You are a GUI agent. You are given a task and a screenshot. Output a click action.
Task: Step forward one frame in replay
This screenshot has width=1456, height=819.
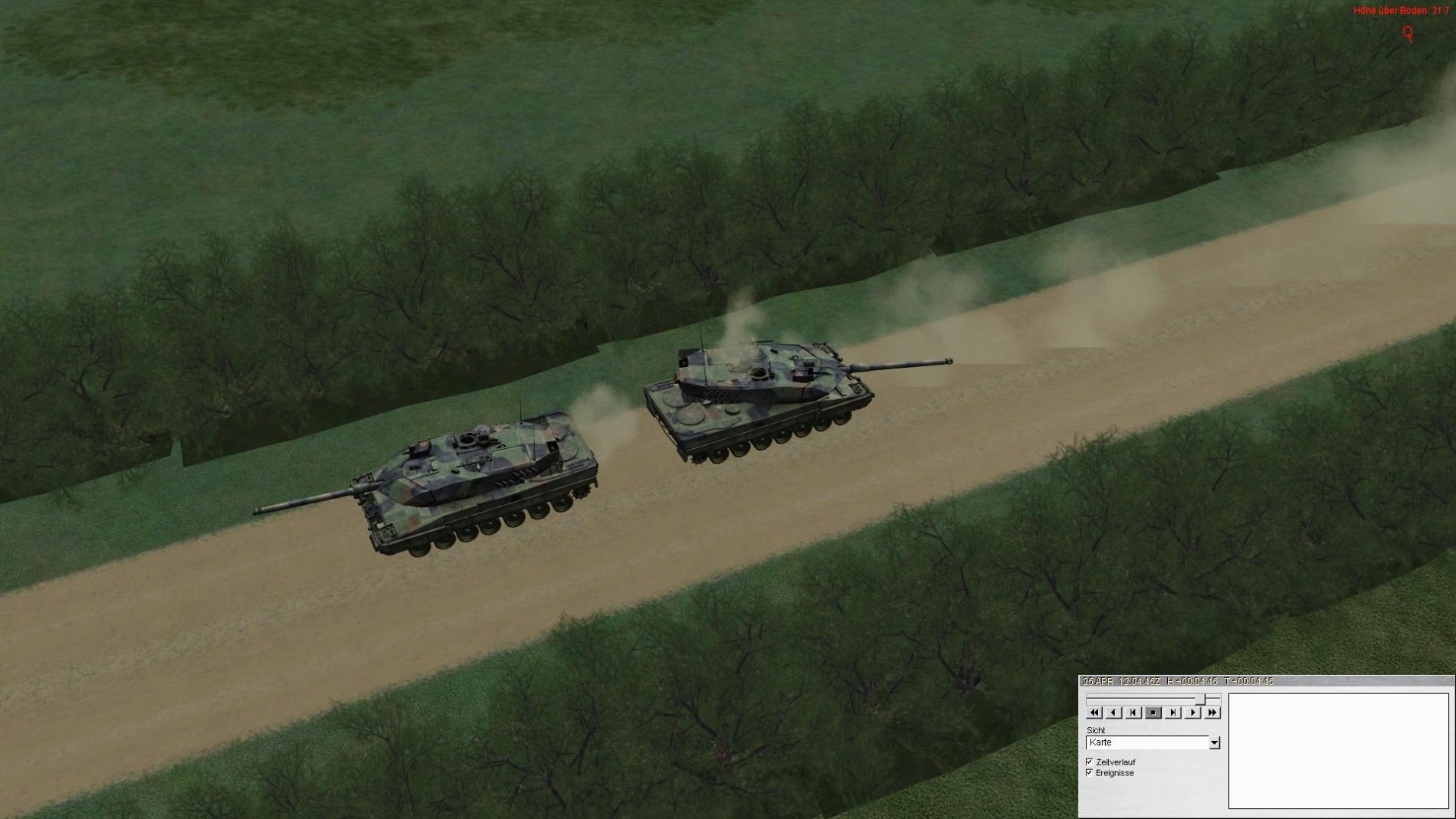tap(1172, 713)
